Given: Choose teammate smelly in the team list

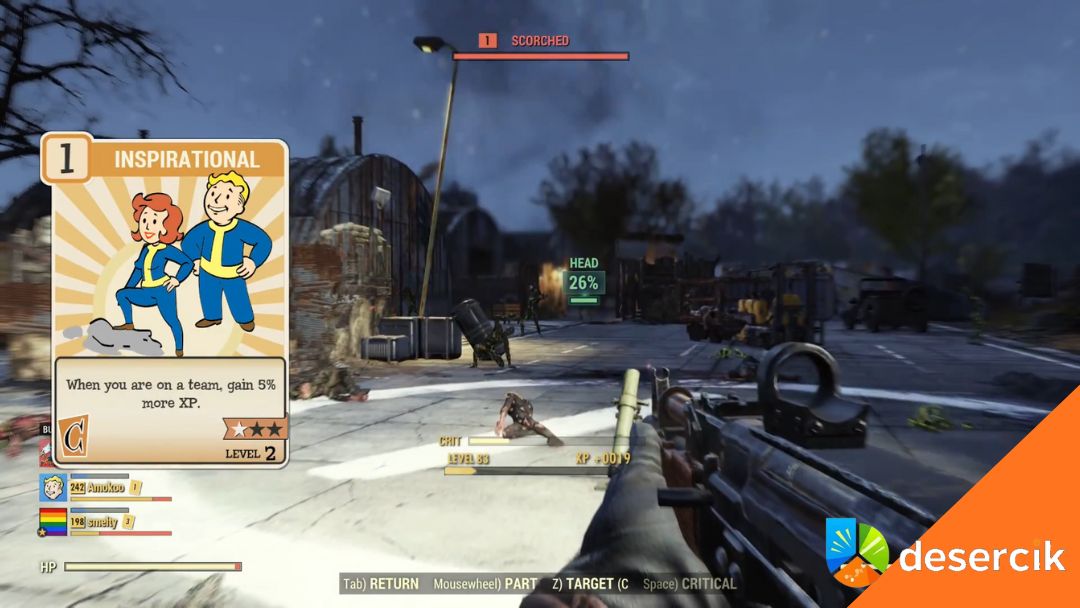Looking at the screenshot, I should coord(102,522).
